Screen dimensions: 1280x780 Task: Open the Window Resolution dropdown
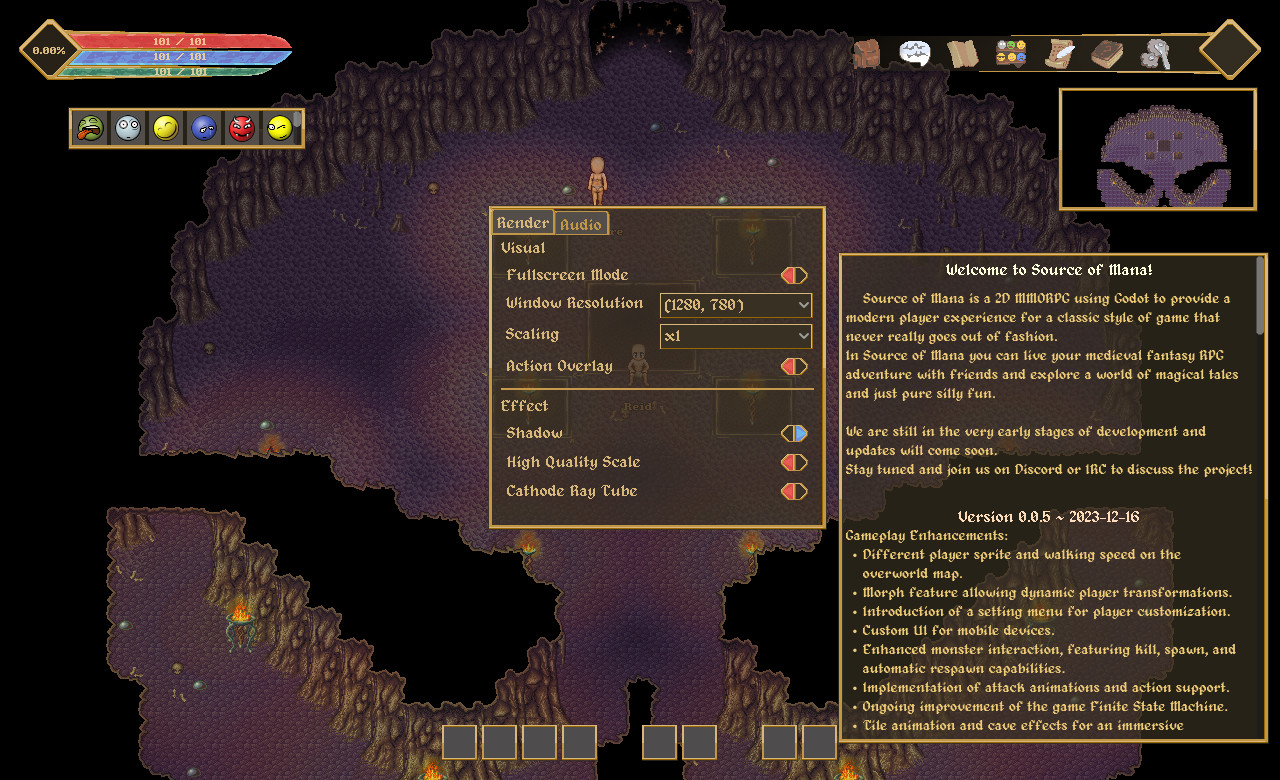pyautogui.click(x=736, y=305)
